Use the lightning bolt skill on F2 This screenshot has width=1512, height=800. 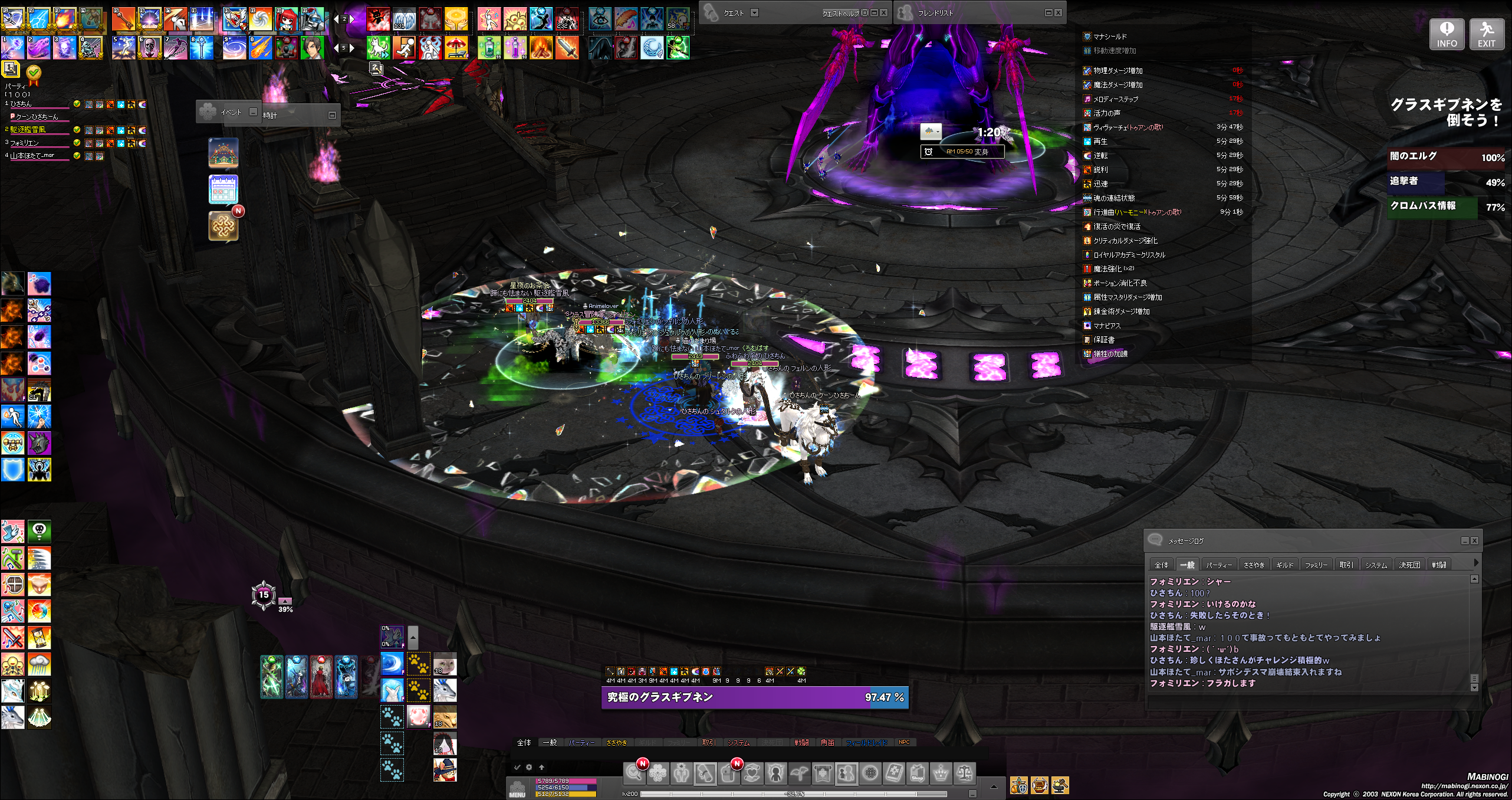[39, 19]
